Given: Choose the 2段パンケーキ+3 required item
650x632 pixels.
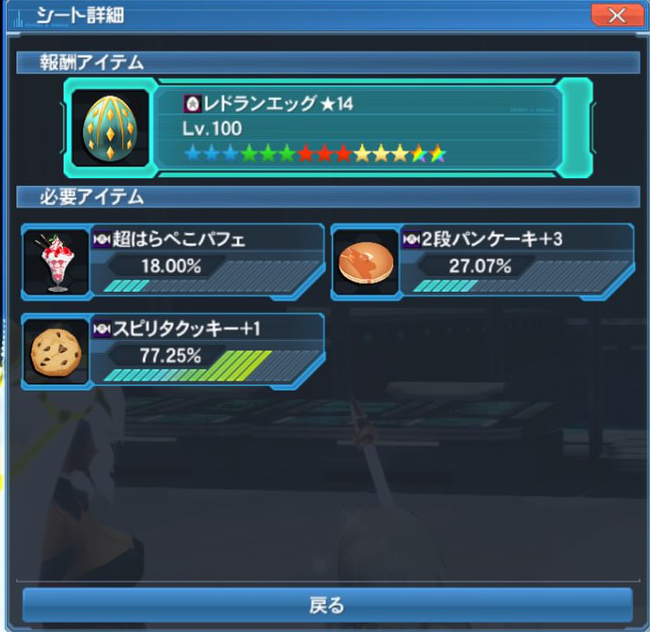Looking at the screenshot, I should coord(484,259).
